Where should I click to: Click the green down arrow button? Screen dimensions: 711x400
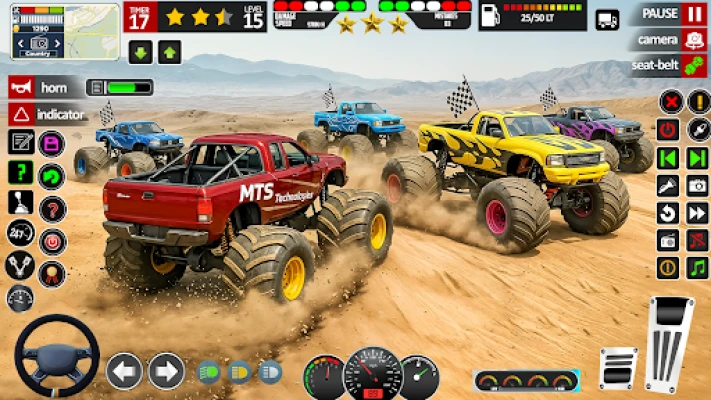pos(140,53)
